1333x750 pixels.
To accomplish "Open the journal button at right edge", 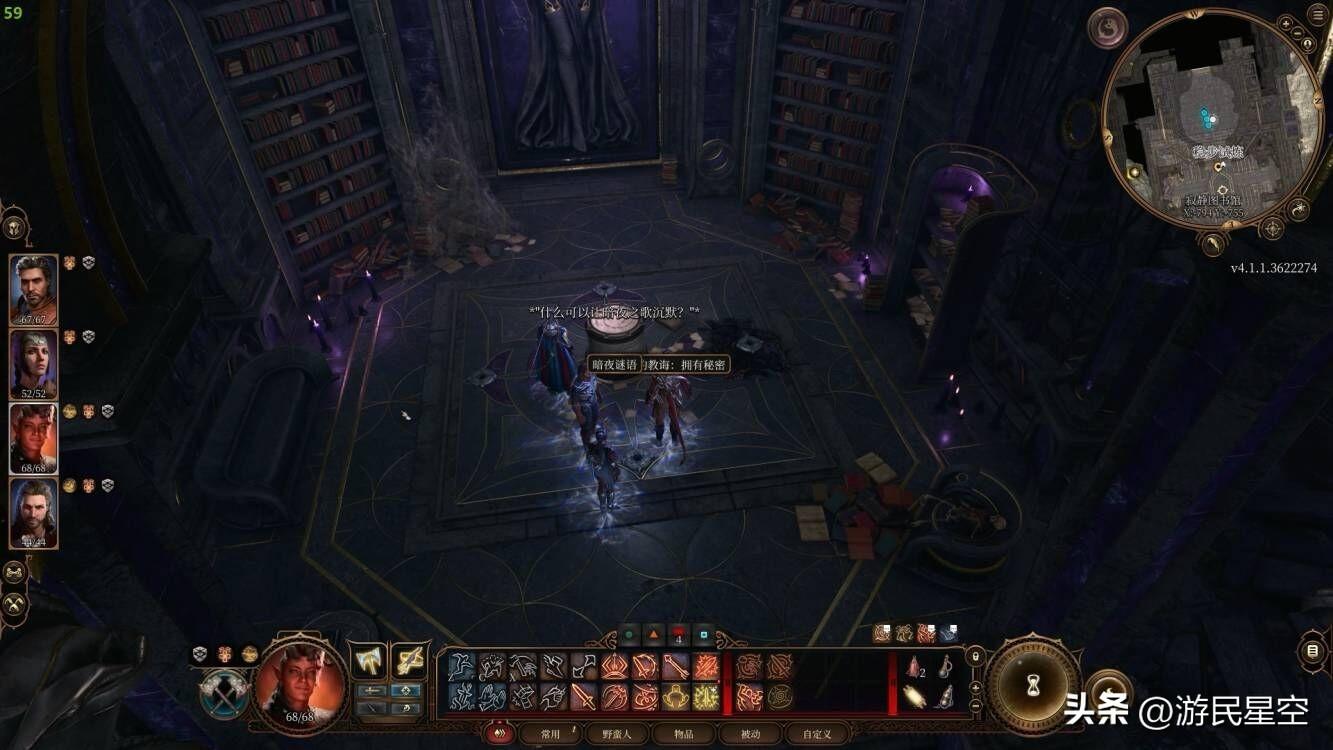I will click(1313, 651).
